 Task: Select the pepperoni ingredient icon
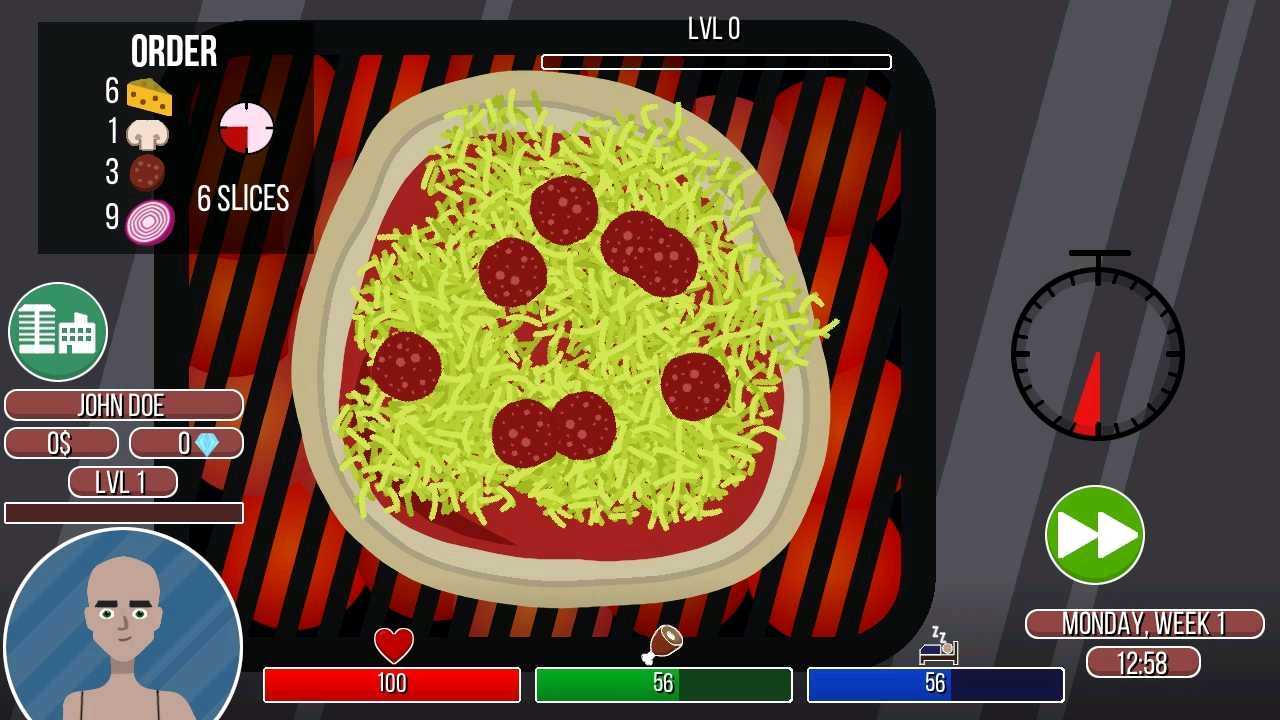click(x=148, y=170)
